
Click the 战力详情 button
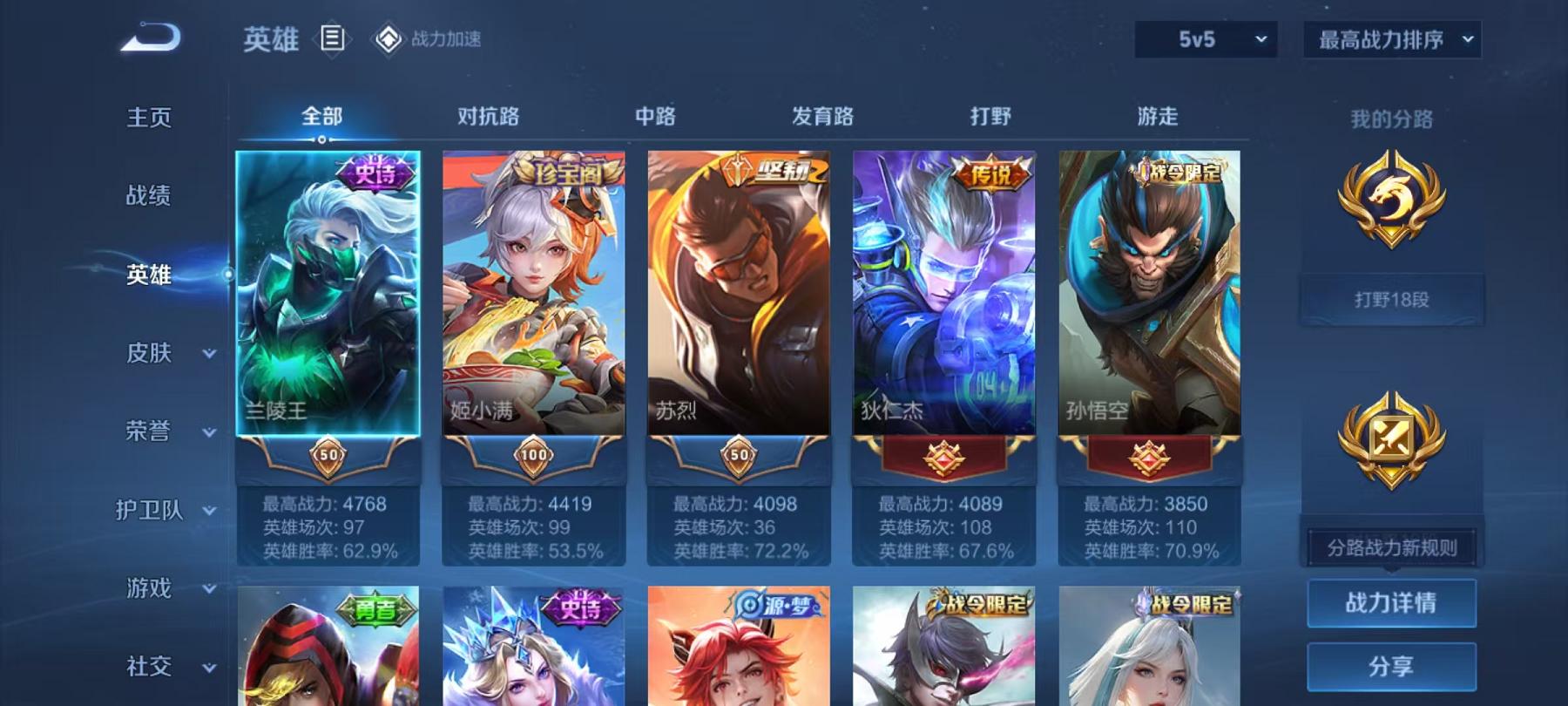click(1391, 602)
